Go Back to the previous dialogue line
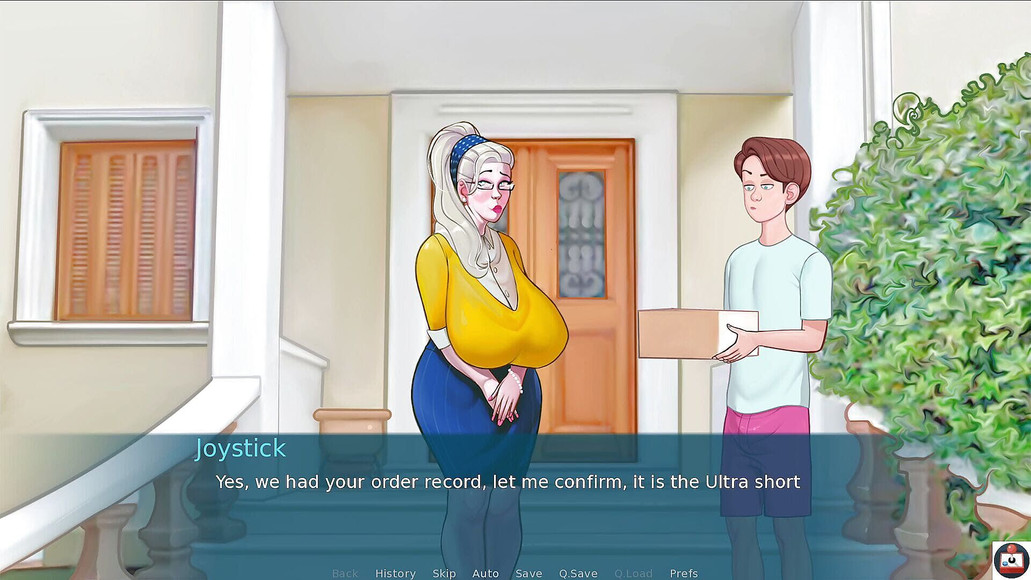This screenshot has height=580, width=1031. (x=345, y=573)
